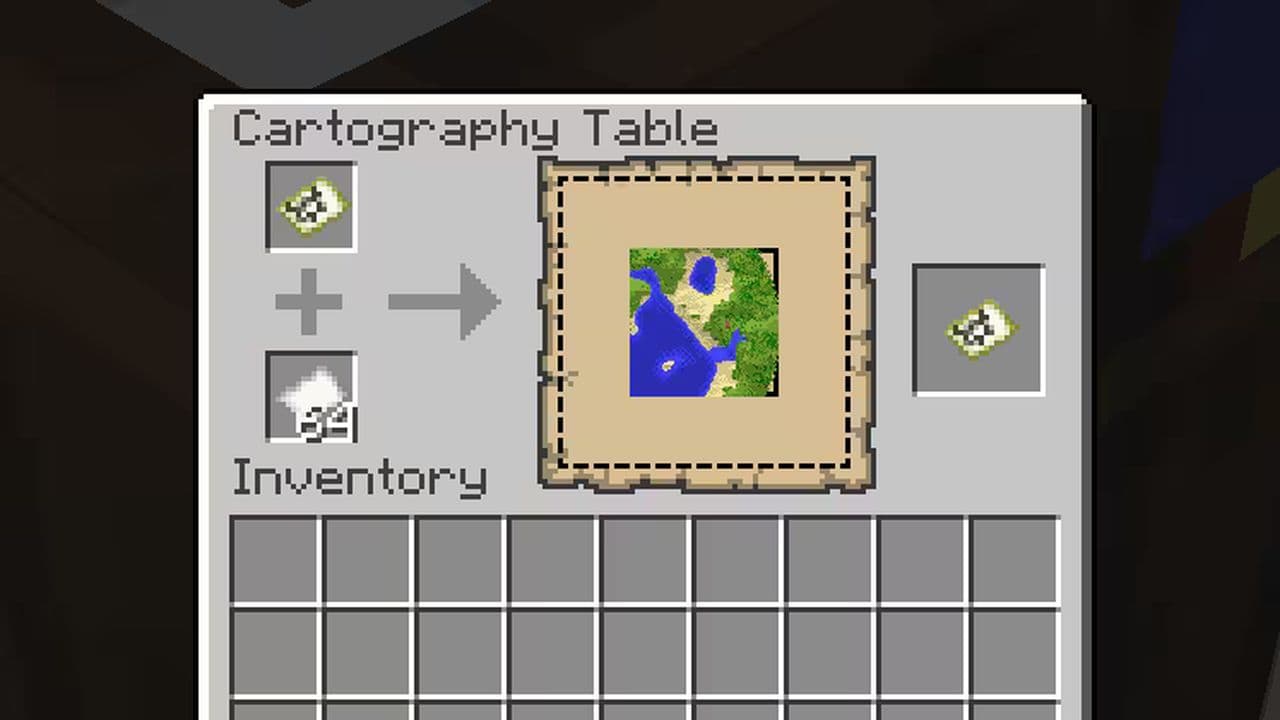The image size is (1280, 720).
Task: Click the Inventory label
Action: pyautogui.click(x=359, y=477)
